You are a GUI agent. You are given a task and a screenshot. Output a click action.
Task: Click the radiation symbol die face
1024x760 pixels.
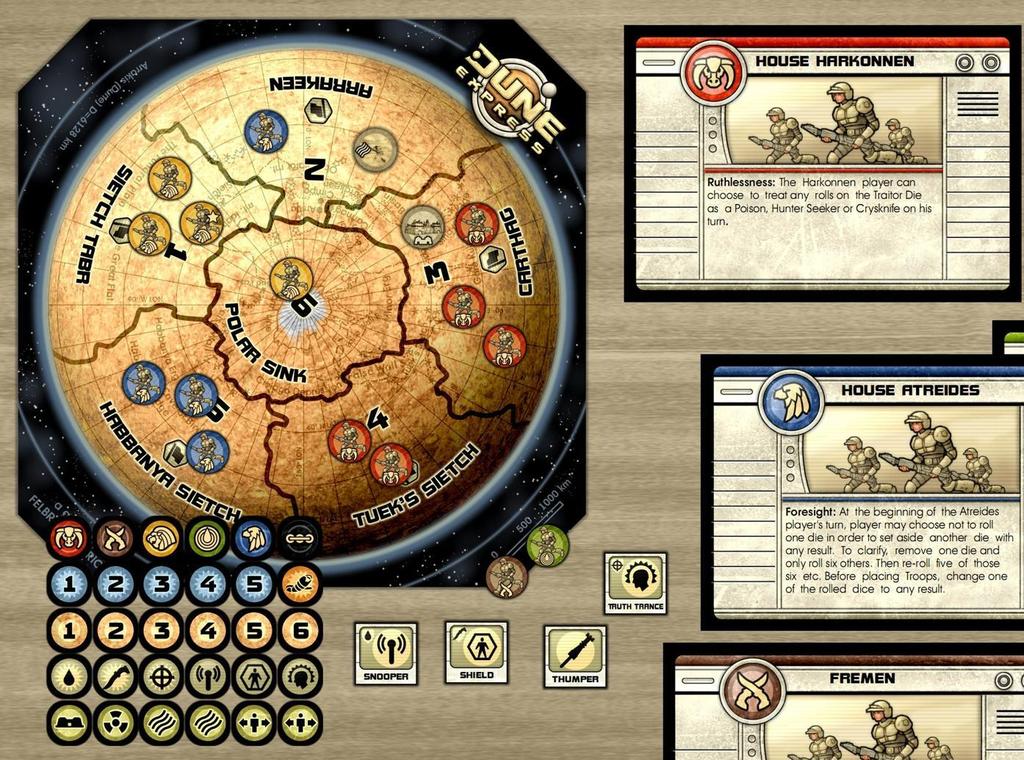[x=114, y=722]
